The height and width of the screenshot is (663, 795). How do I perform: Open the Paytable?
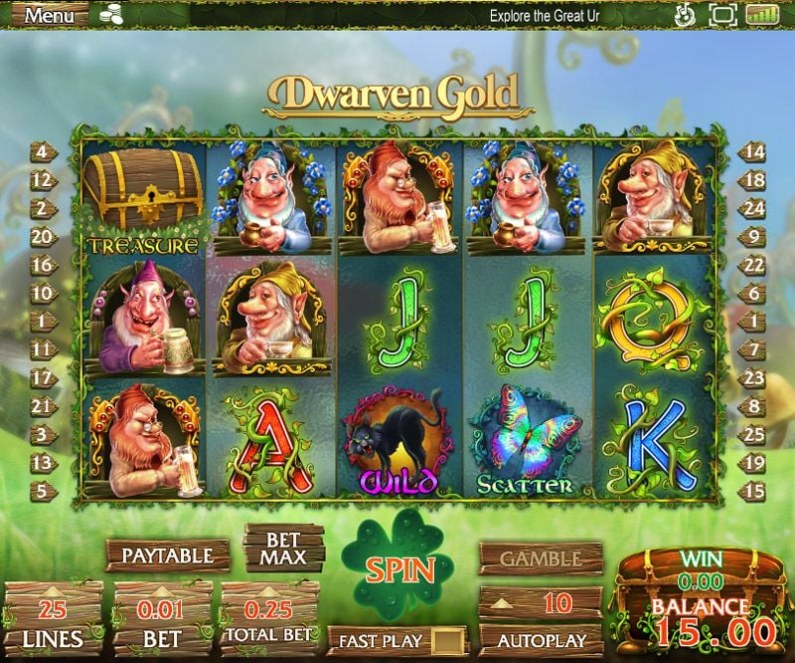tap(168, 554)
